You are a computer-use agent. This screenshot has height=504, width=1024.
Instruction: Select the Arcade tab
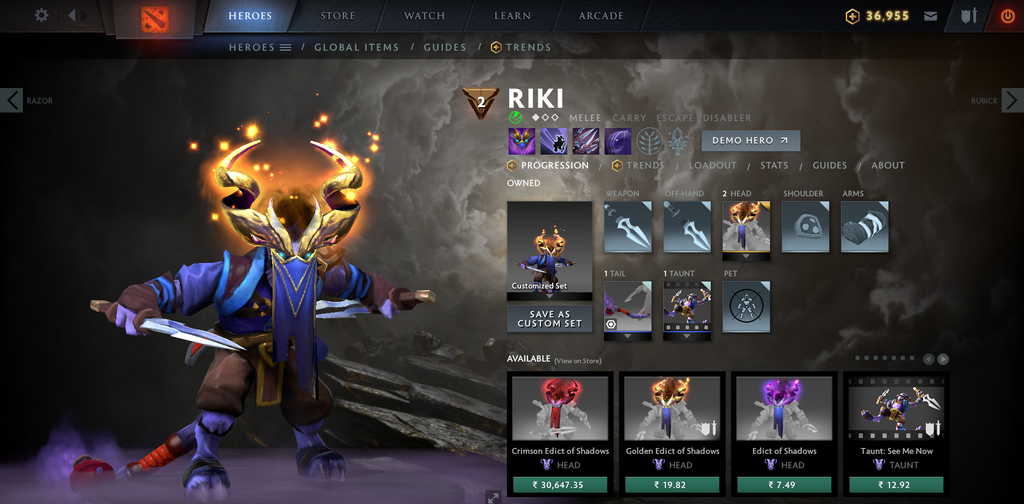coord(601,16)
